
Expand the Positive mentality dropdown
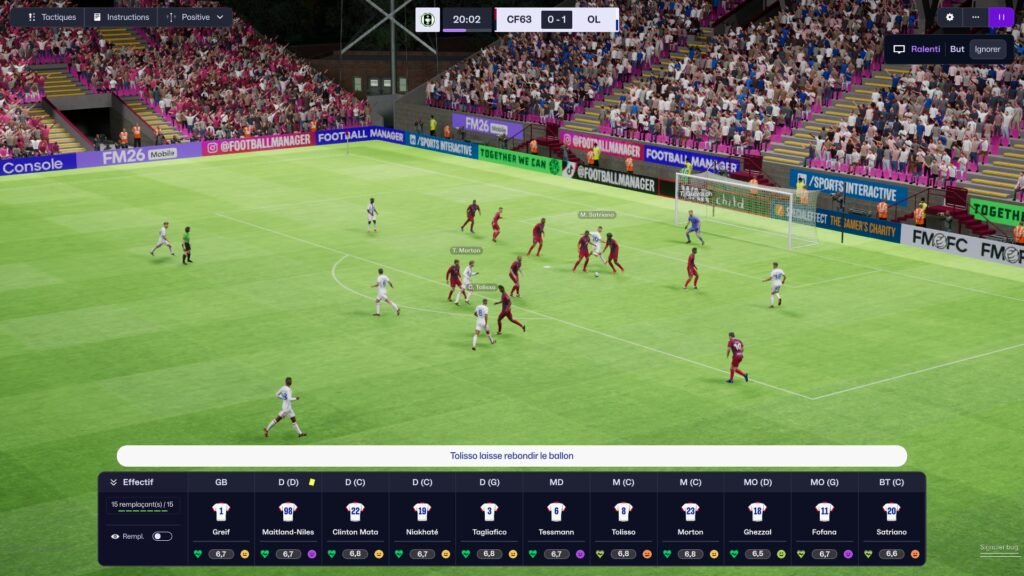point(196,17)
